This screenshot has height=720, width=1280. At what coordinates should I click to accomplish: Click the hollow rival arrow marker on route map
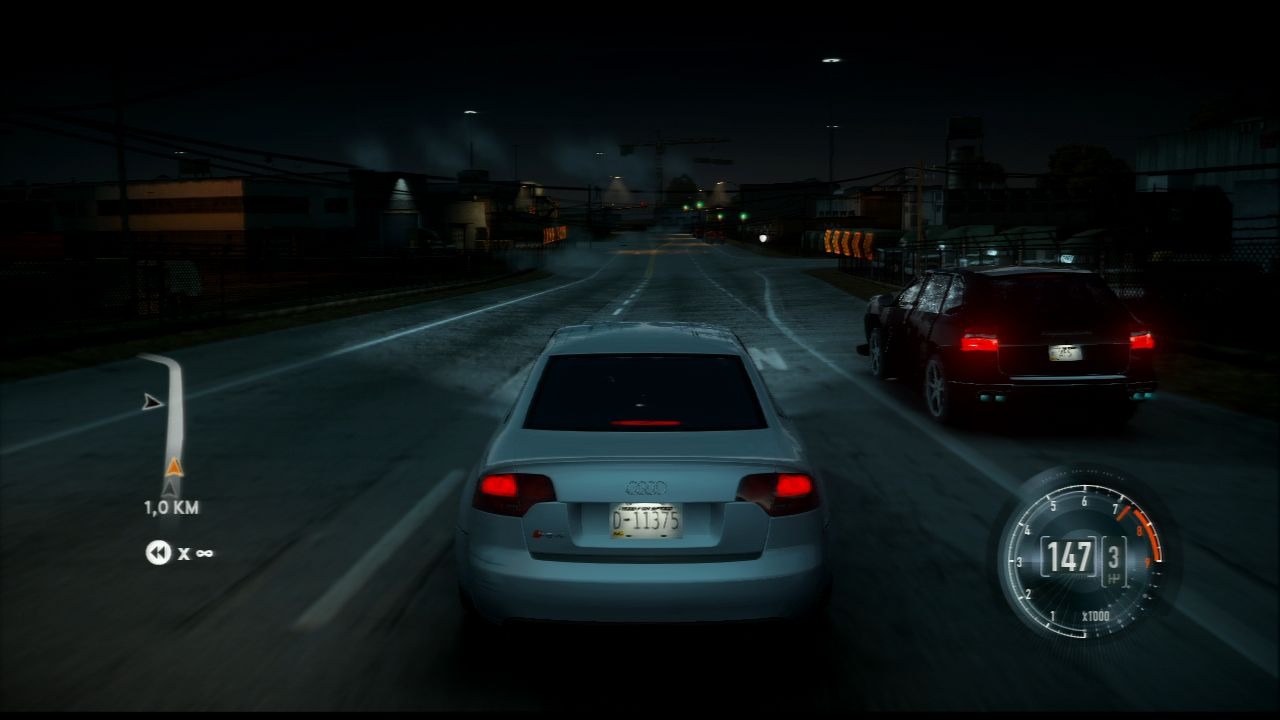click(x=152, y=402)
